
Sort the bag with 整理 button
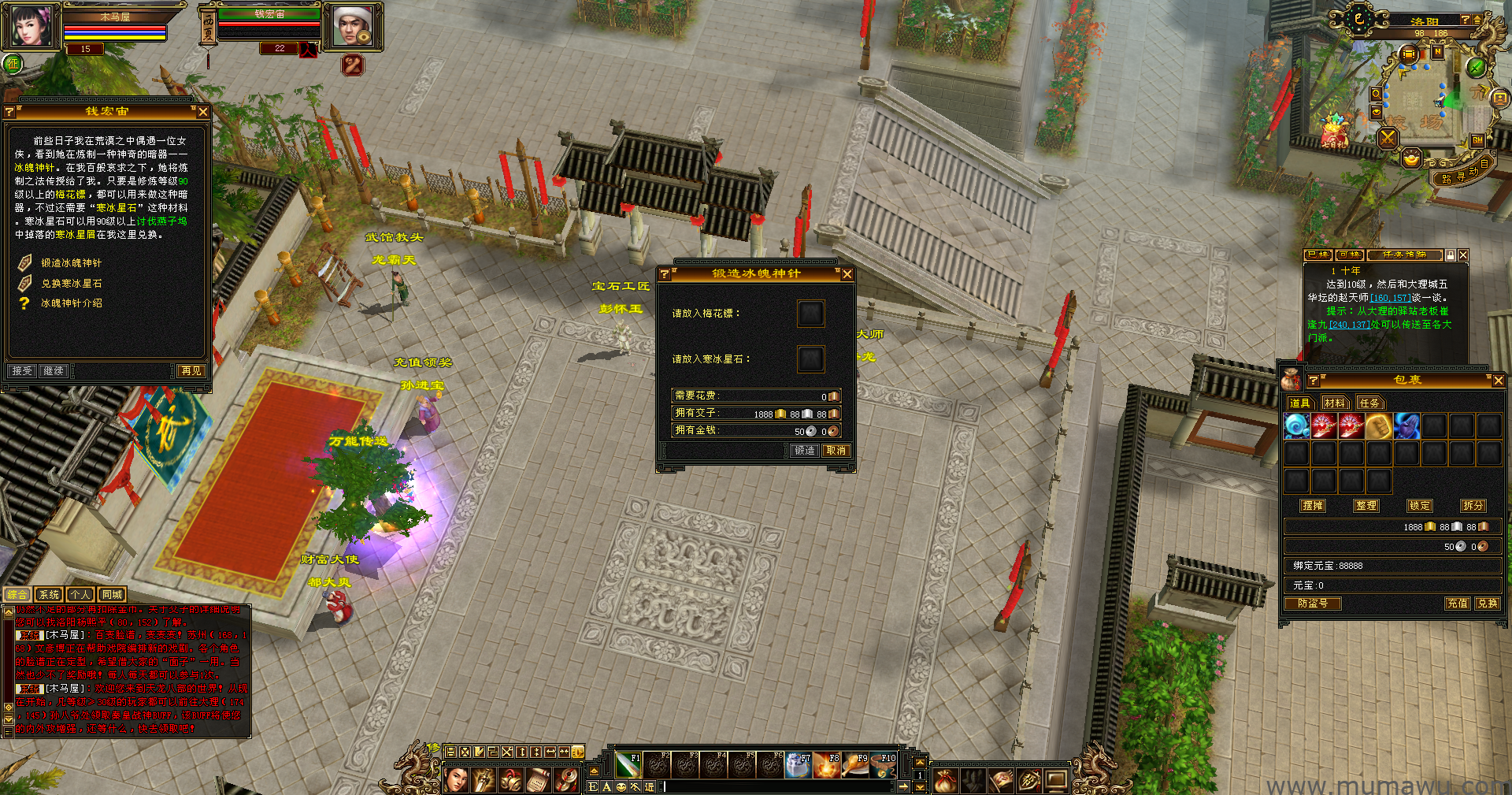pyautogui.click(x=1366, y=506)
